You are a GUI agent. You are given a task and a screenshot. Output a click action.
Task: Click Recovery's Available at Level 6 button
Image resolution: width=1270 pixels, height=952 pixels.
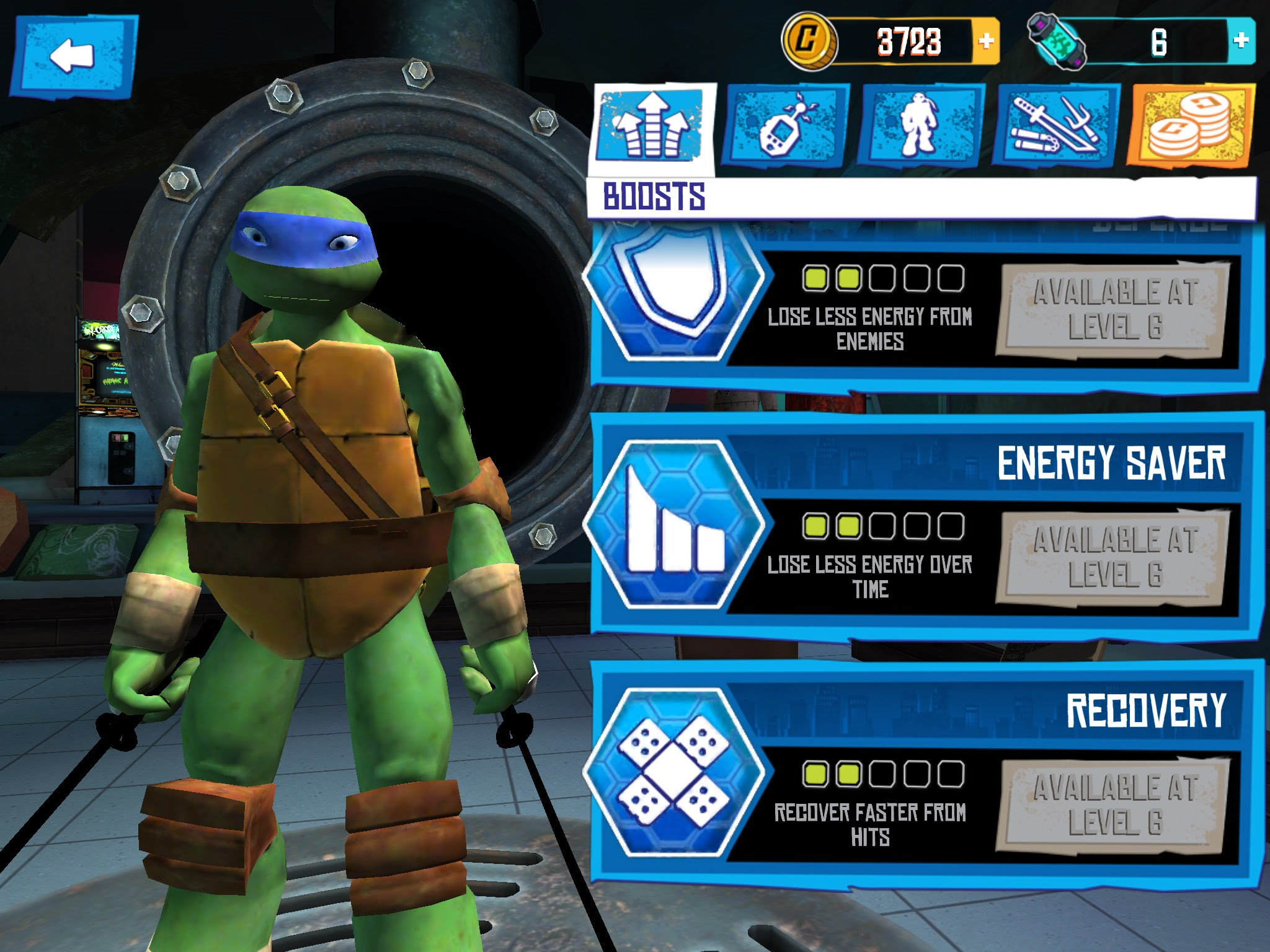[x=1113, y=805]
